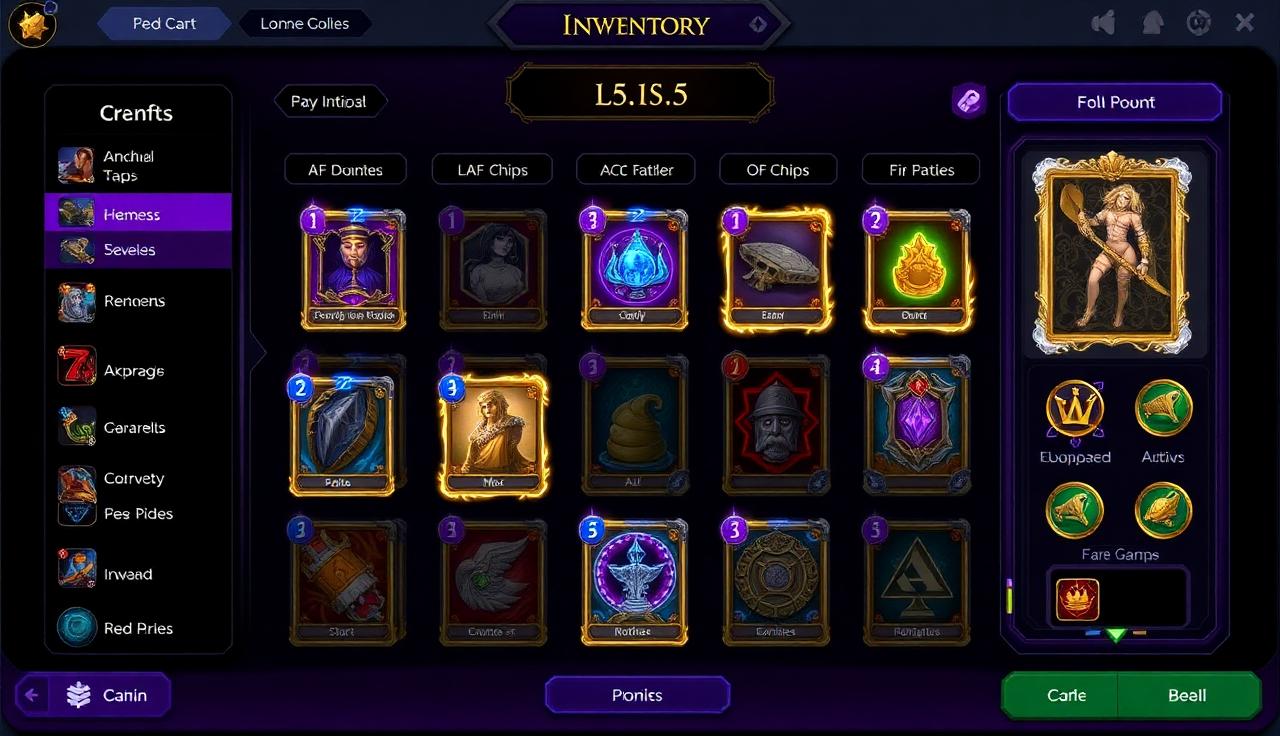The image size is (1280, 736).
Task: Open the Red Pries circular icon
Action: [77, 628]
